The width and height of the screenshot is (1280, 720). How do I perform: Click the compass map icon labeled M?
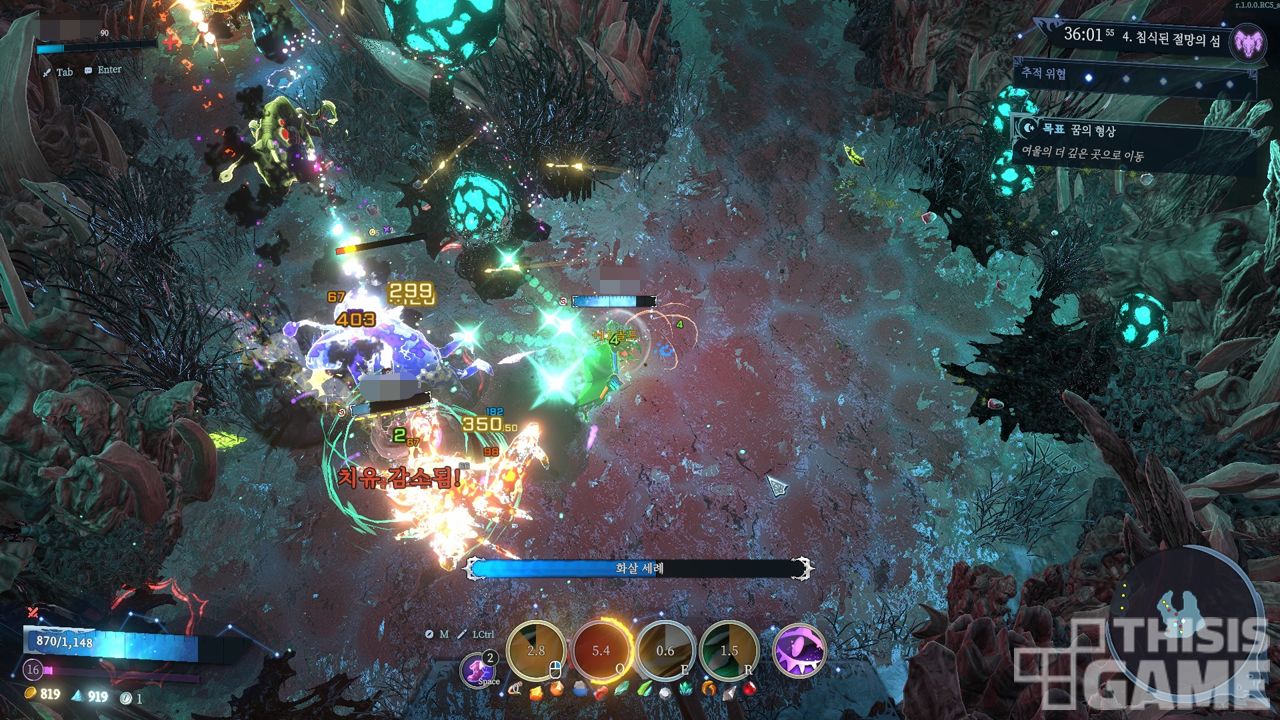[429, 634]
